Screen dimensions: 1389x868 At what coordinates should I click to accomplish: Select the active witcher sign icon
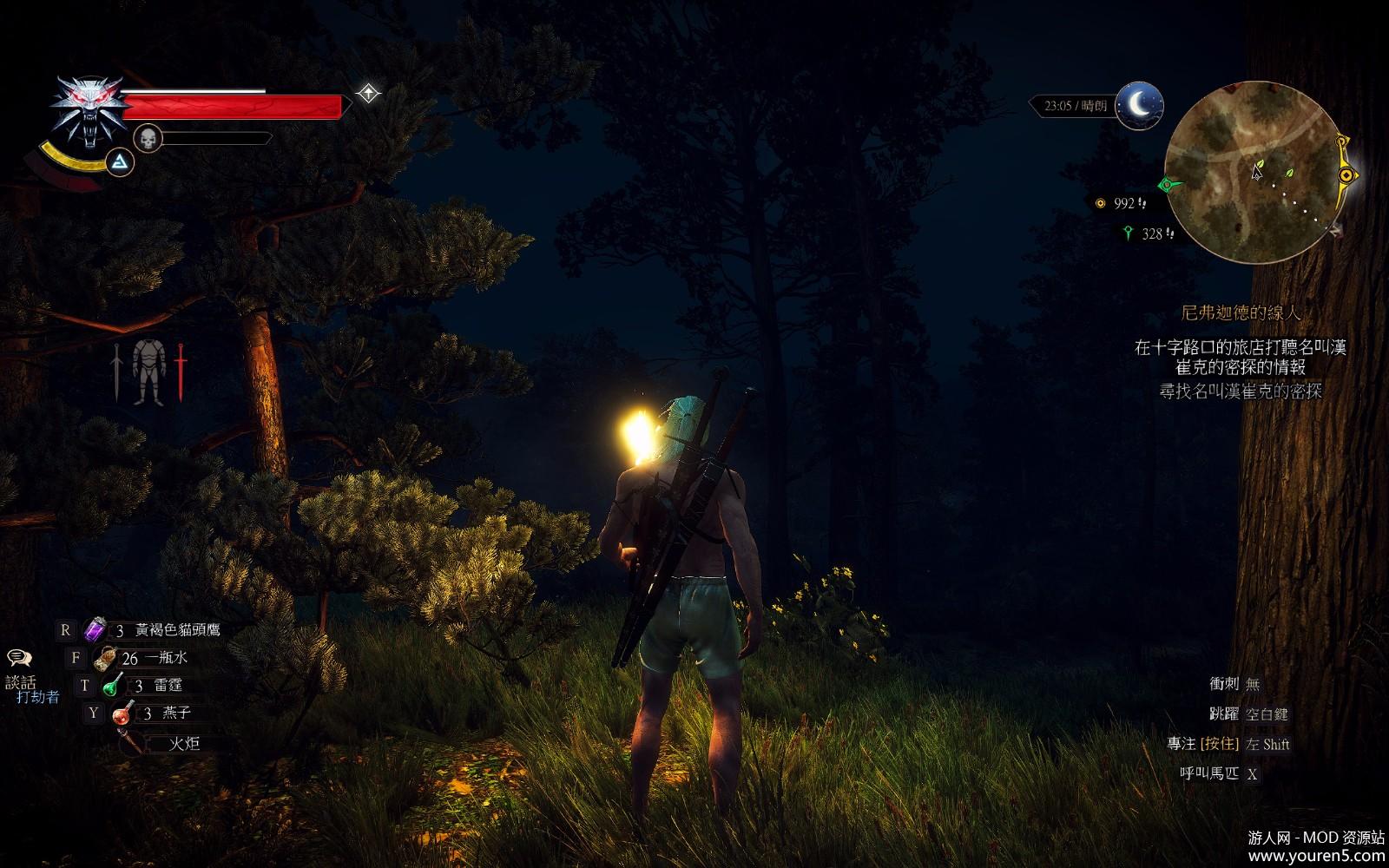120,161
